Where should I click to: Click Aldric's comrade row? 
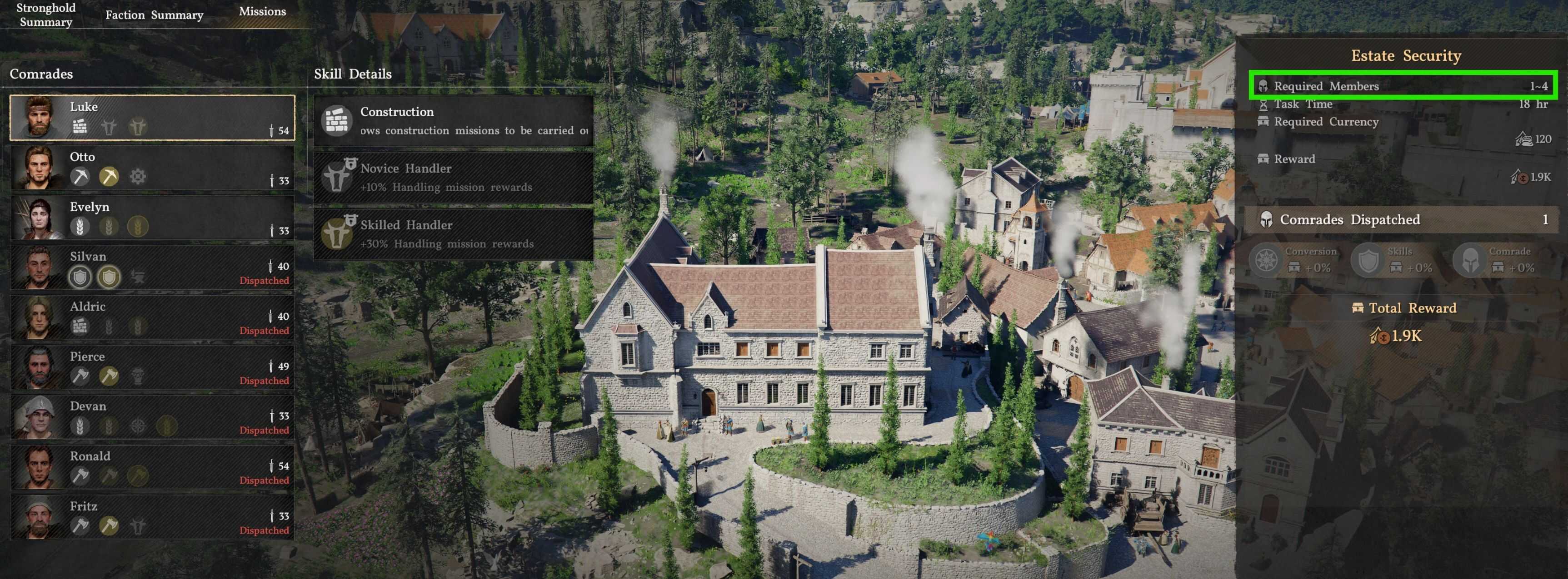pyautogui.click(x=152, y=317)
